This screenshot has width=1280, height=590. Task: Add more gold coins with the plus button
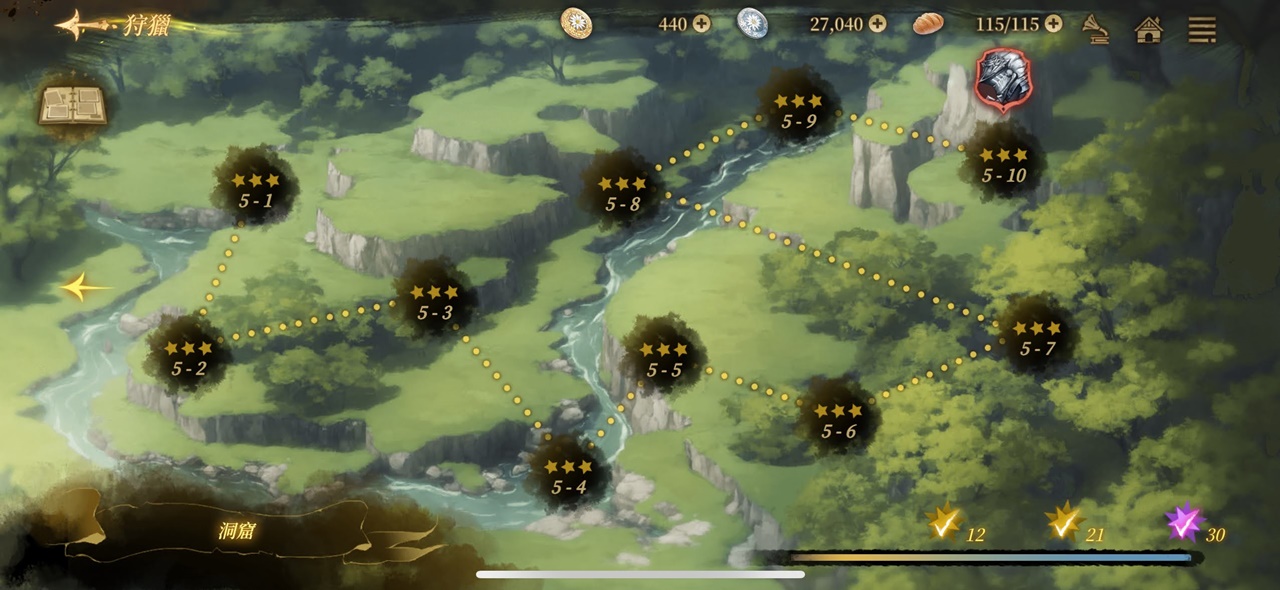(x=702, y=24)
